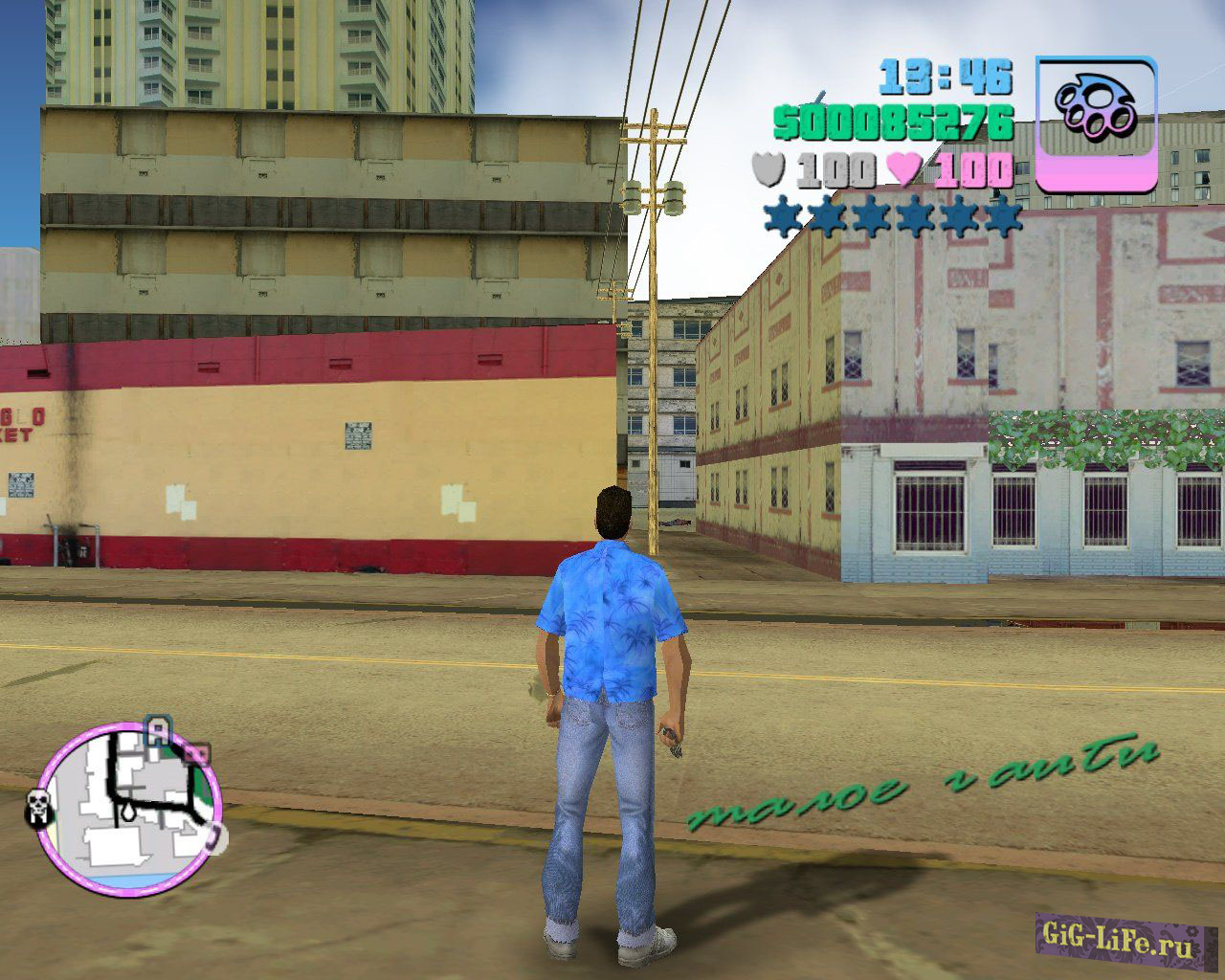Screen dimensions: 1225x980
Task: Click the skull blip on the radar
Action: [x=40, y=807]
